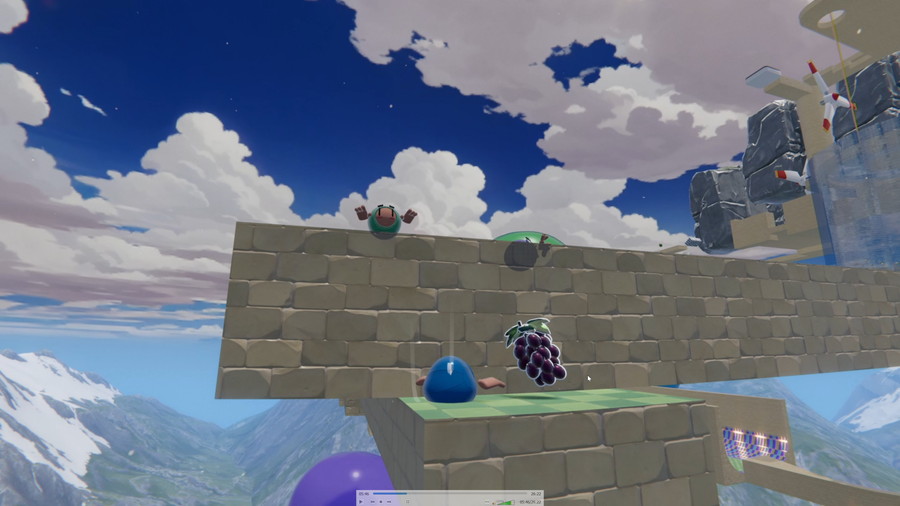Click the video player's play button
This screenshot has width=900, height=506.
coord(361,502)
